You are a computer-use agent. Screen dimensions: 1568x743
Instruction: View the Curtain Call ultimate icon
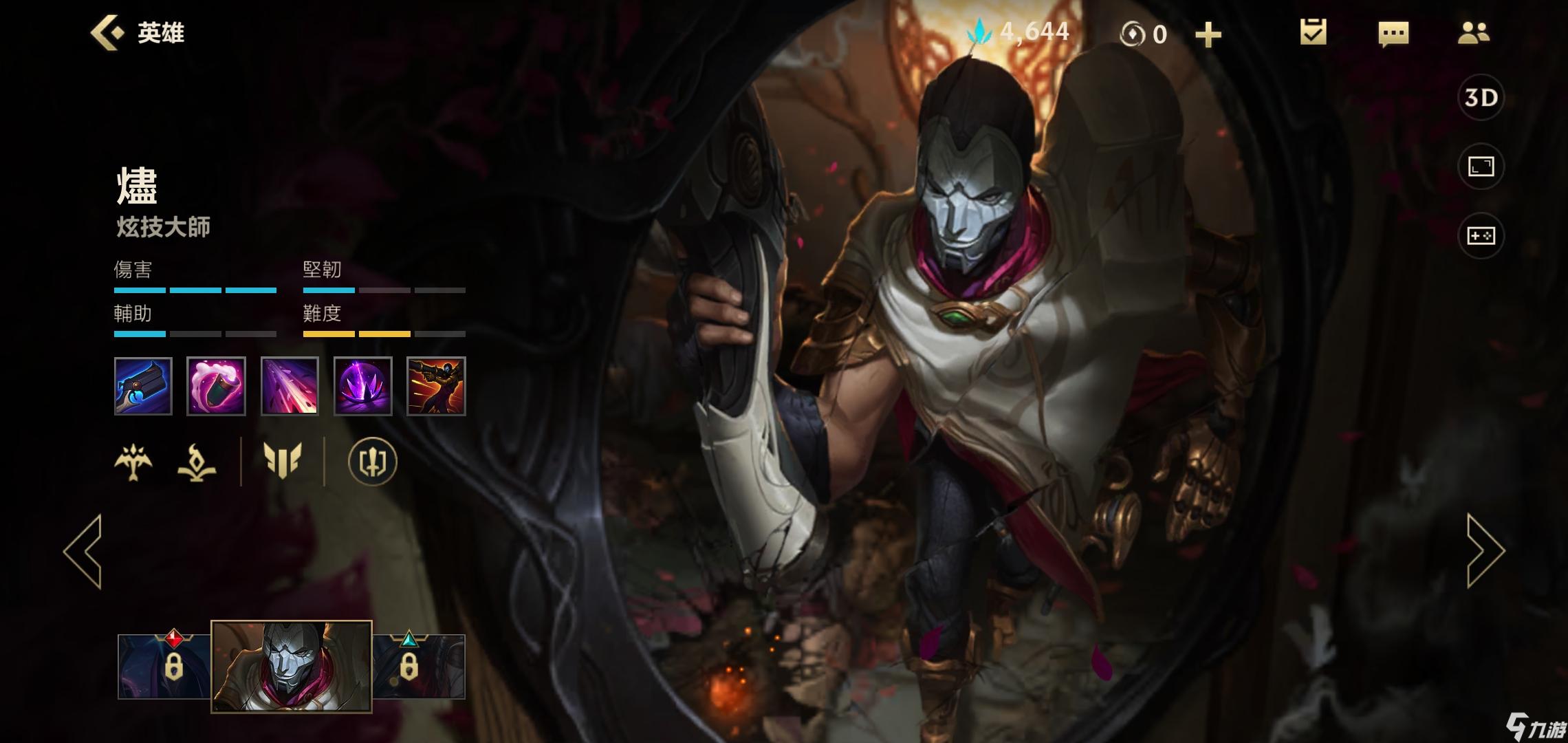[x=436, y=386]
